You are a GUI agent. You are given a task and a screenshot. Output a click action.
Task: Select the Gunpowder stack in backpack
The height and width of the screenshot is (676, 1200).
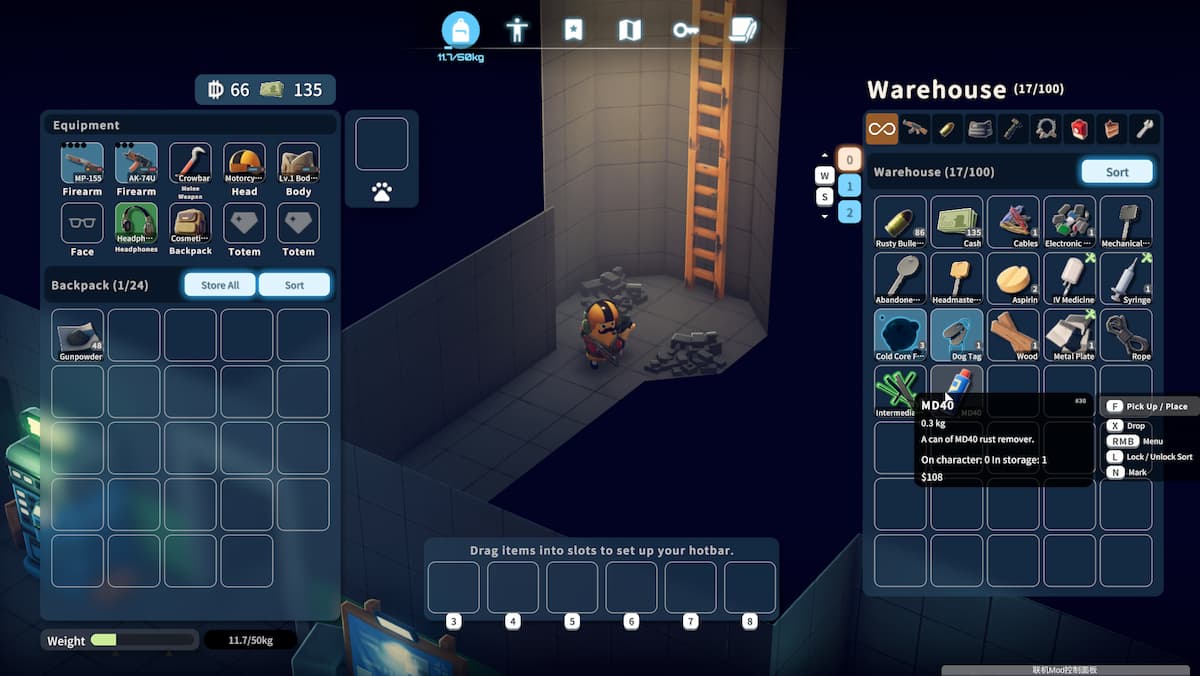[78, 335]
